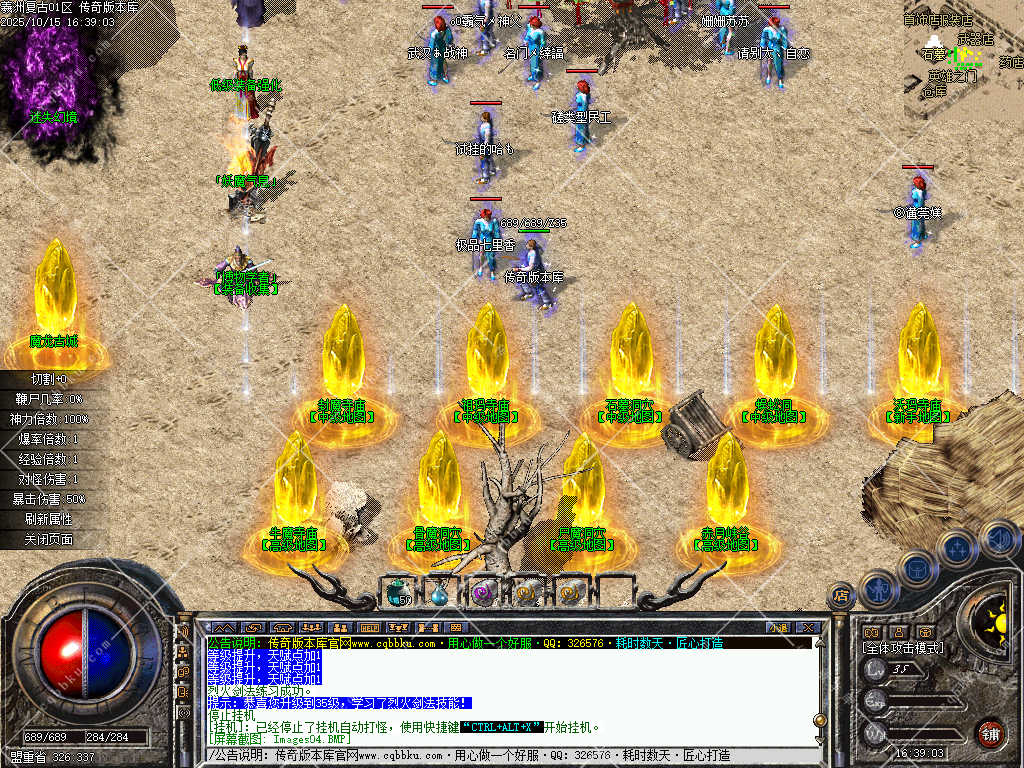Open the HELP button above chat
The image size is (1024, 768).
369,628
